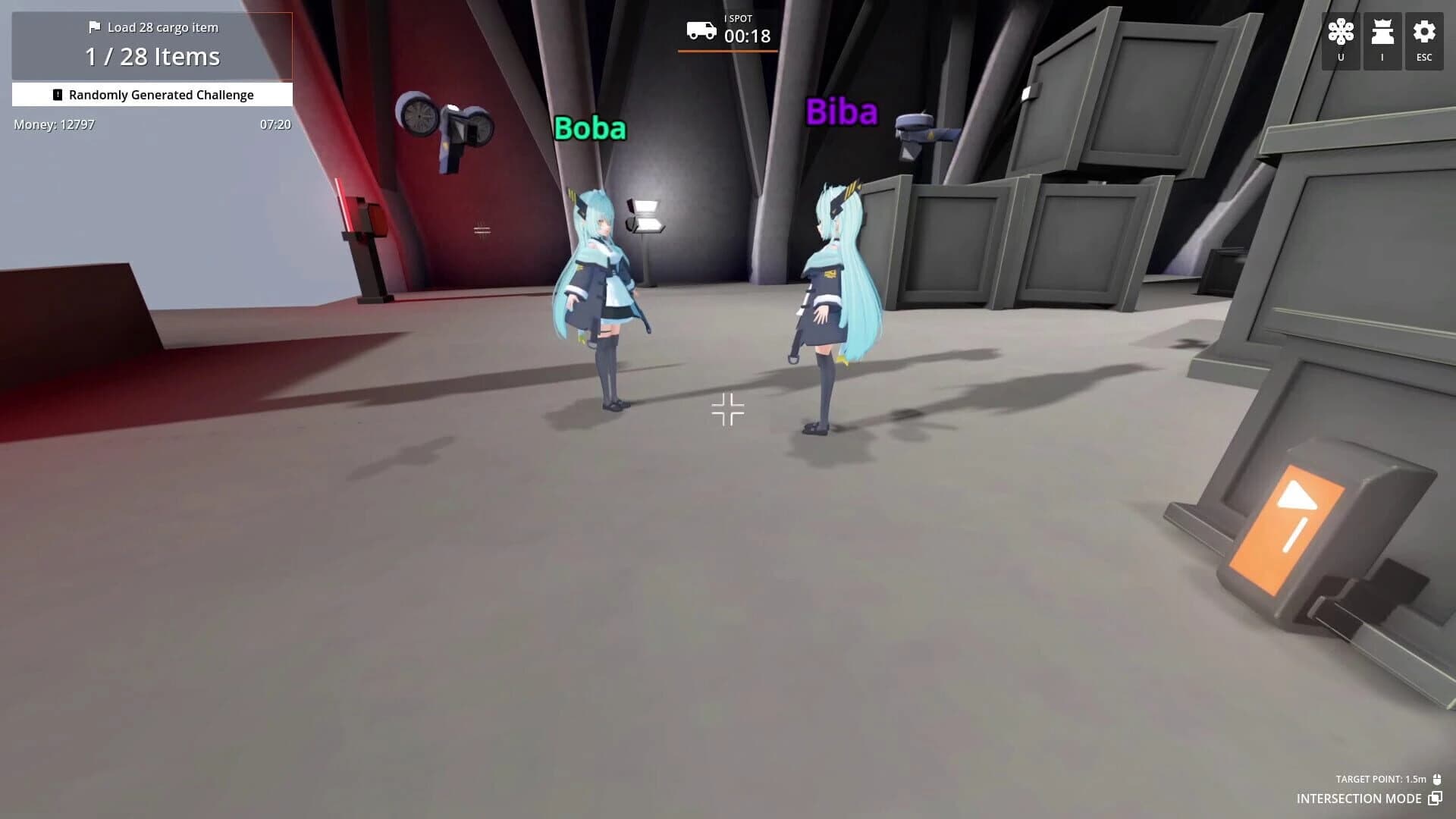Click the orange progress bar under the I SPOT timer
This screenshot has height=819, width=1456.
726,49
